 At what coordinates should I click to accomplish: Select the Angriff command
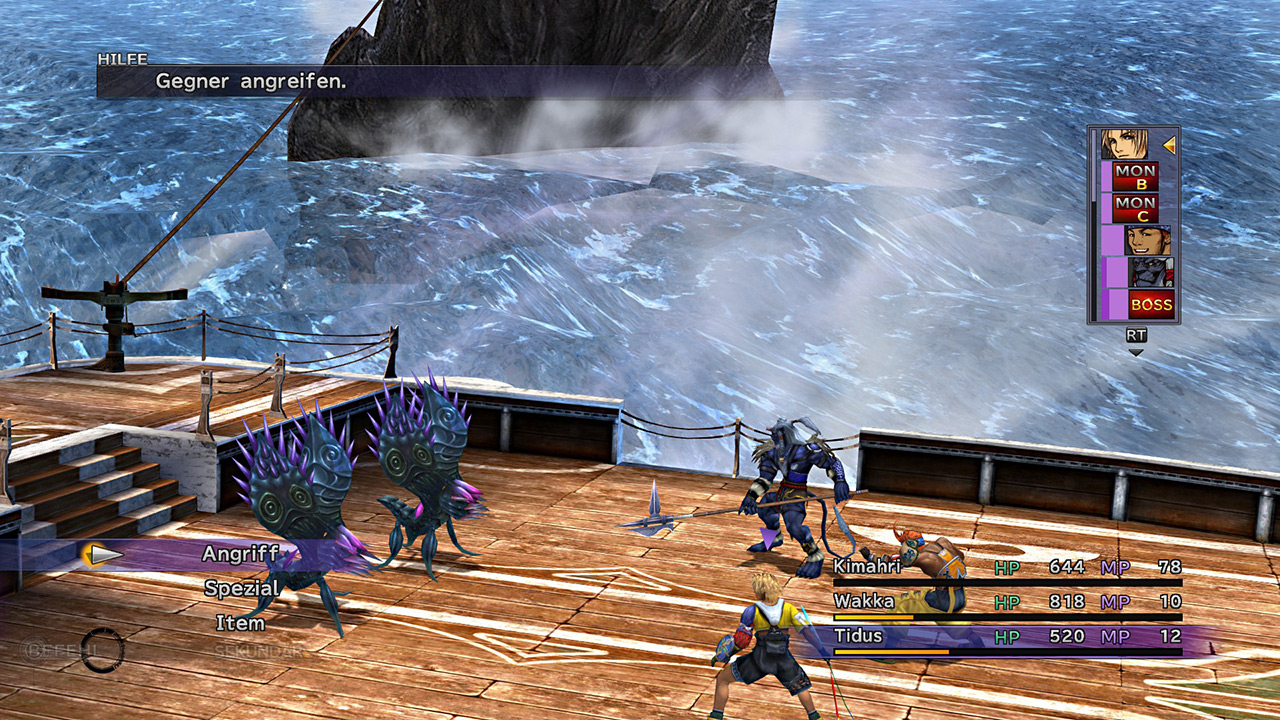point(240,554)
